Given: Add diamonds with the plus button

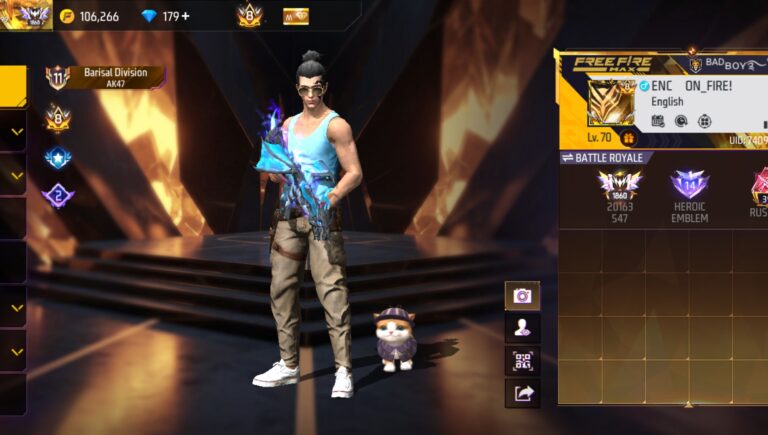Looking at the screenshot, I should (x=185, y=16).
